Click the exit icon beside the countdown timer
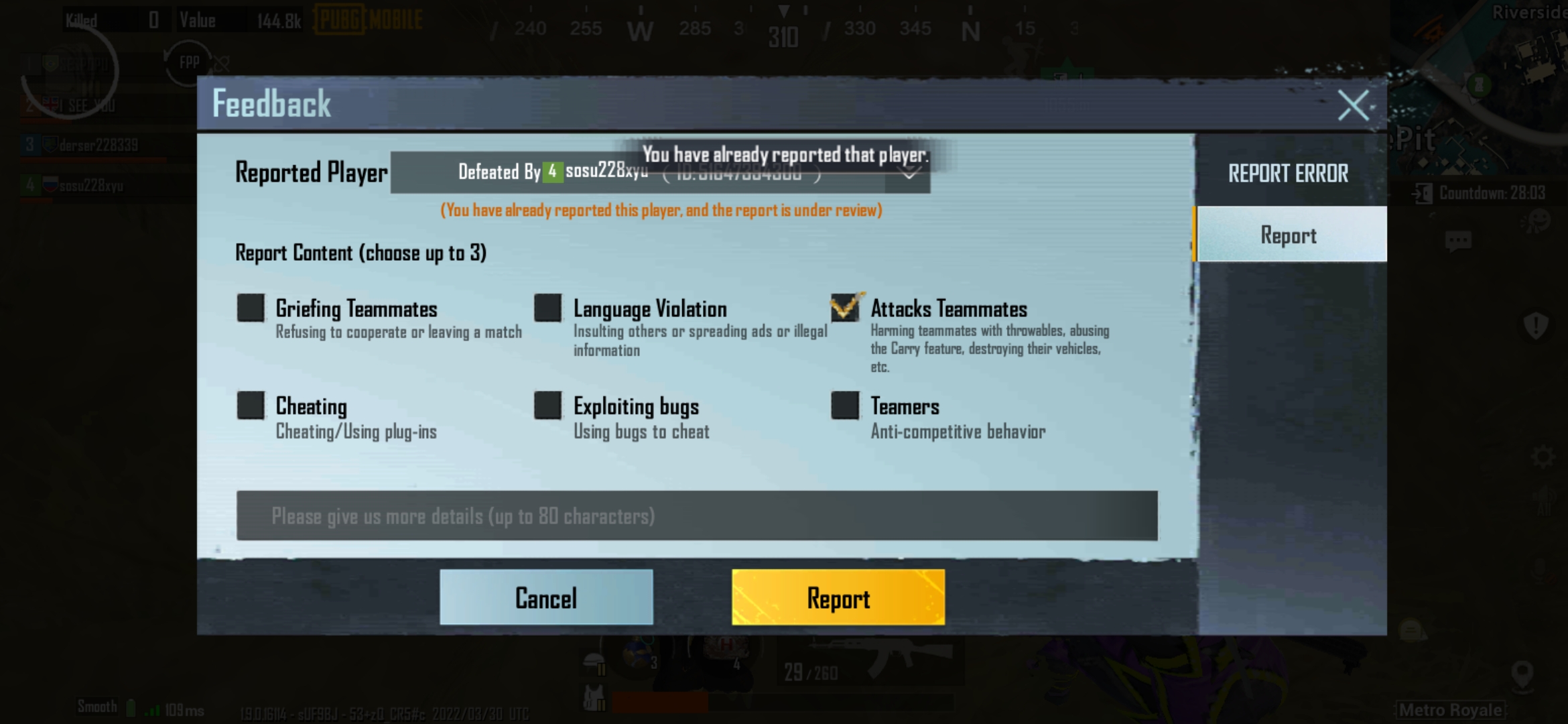The width and height of the screenshot is (1568, 724). [x=1421, y=194]
